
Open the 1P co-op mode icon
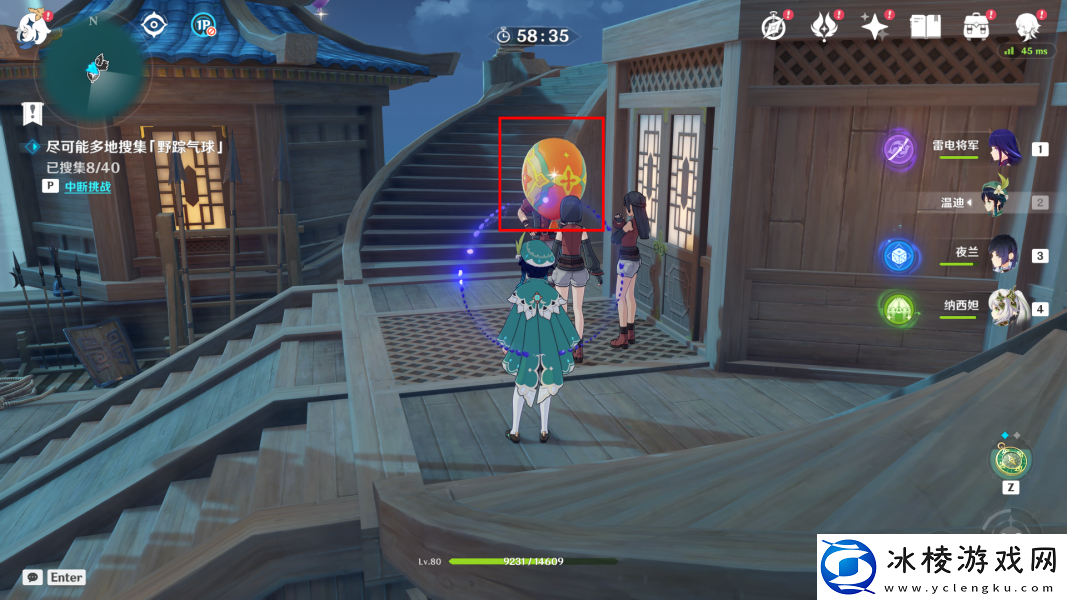204,26
